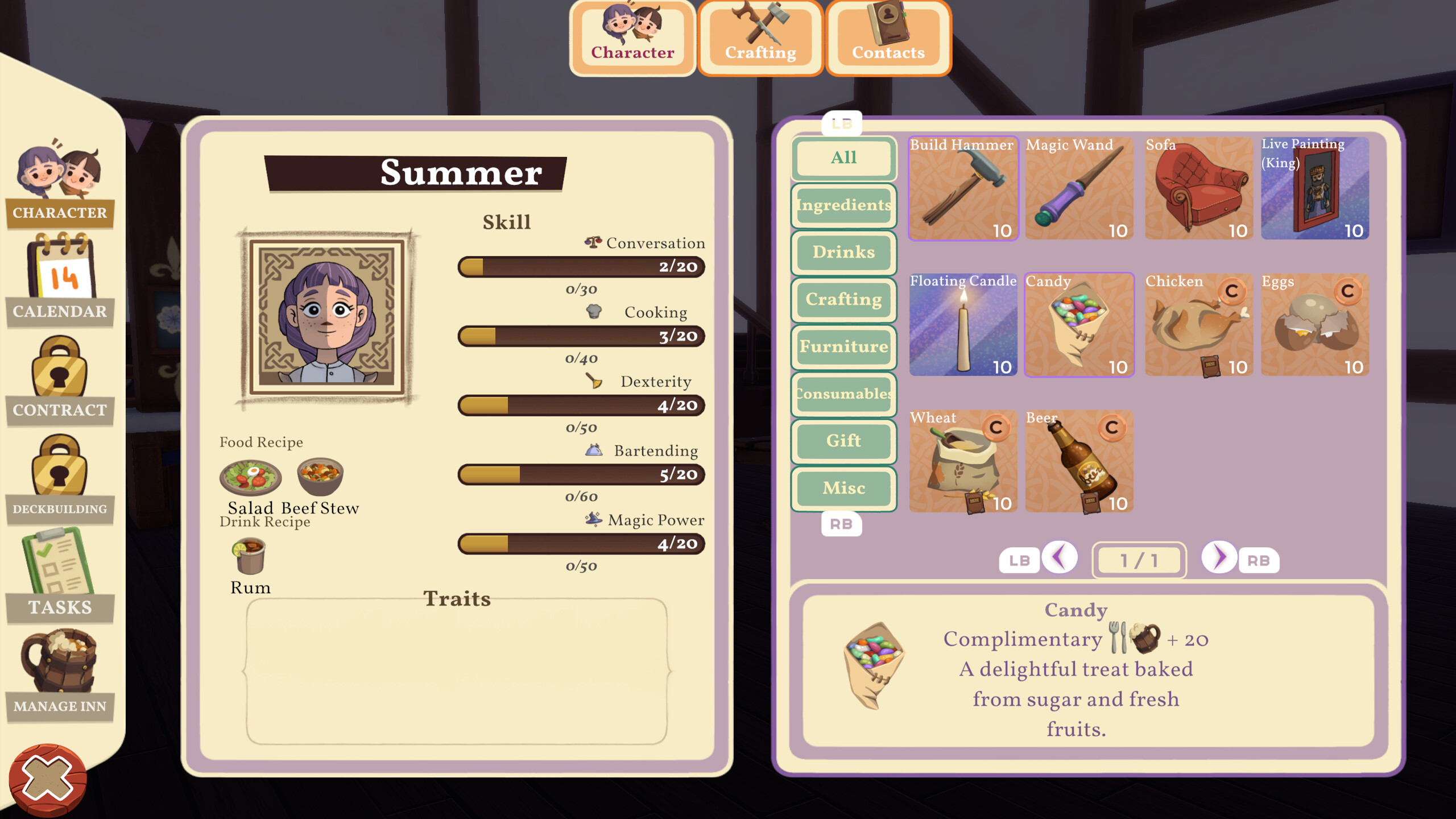Image resolution: width=1456 pixels, height=819 pixels.
Task: Open the Character sidebar icon
Action: (x=59, y=188)
